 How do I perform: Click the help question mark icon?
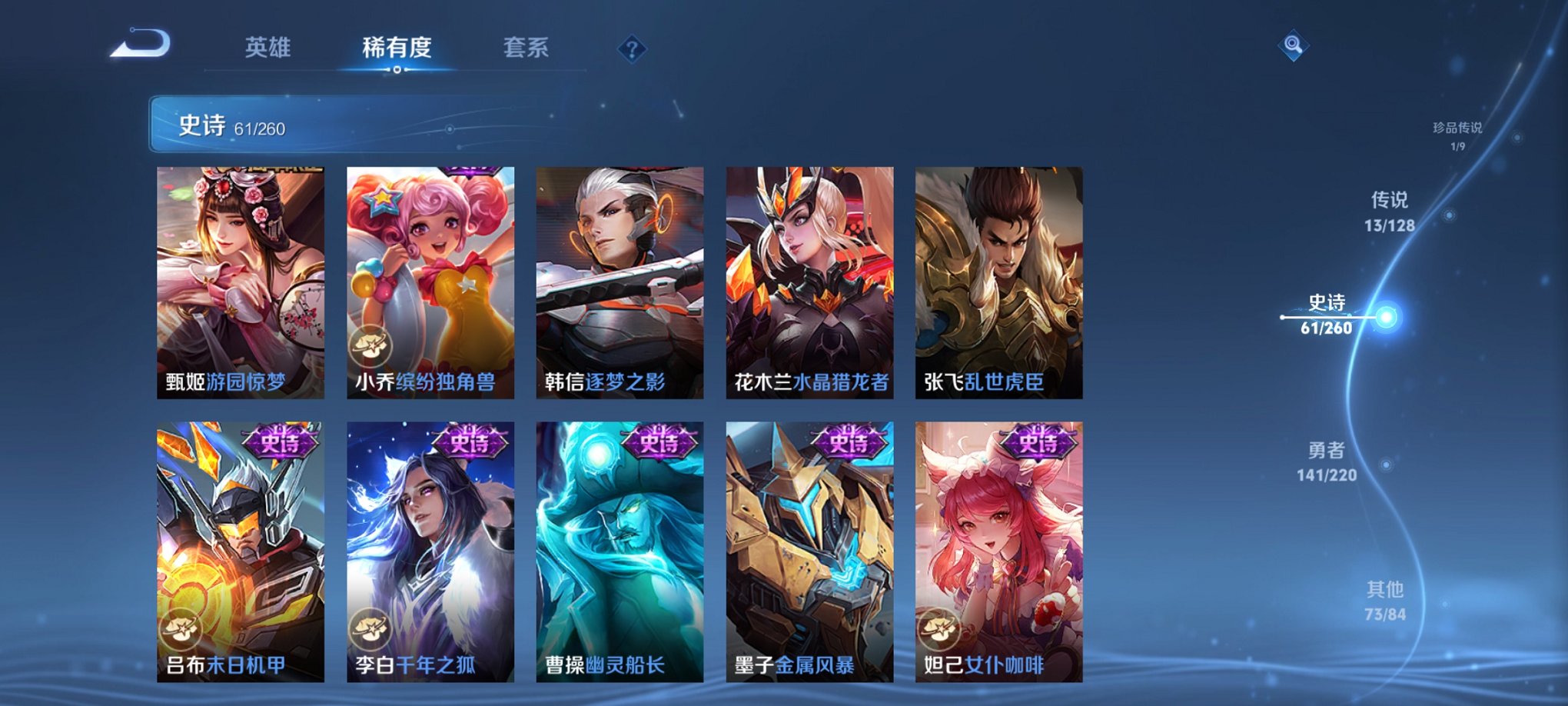[x=633, y=49]
